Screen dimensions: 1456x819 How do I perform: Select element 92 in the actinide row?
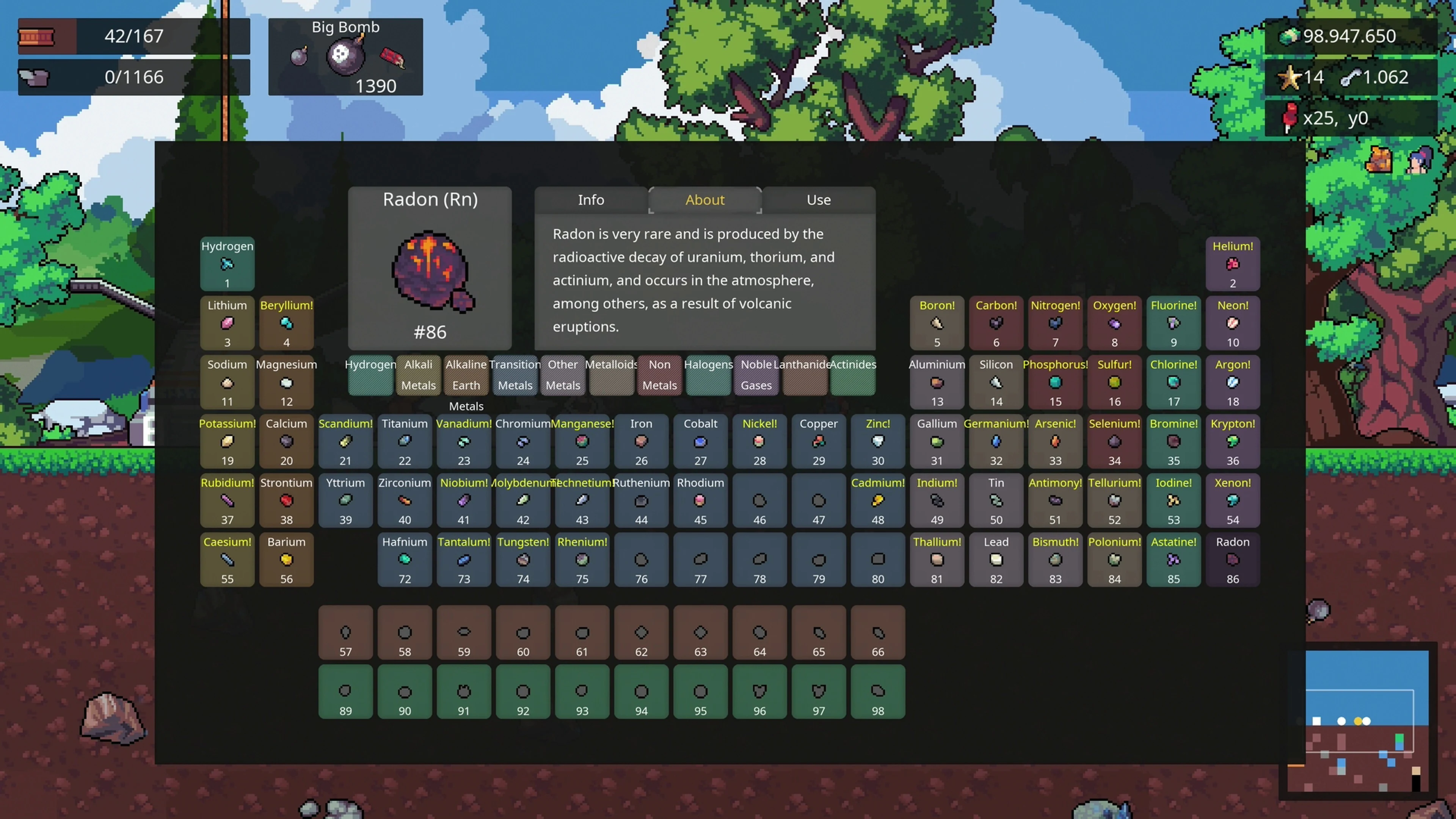click(x=522, y=691)
